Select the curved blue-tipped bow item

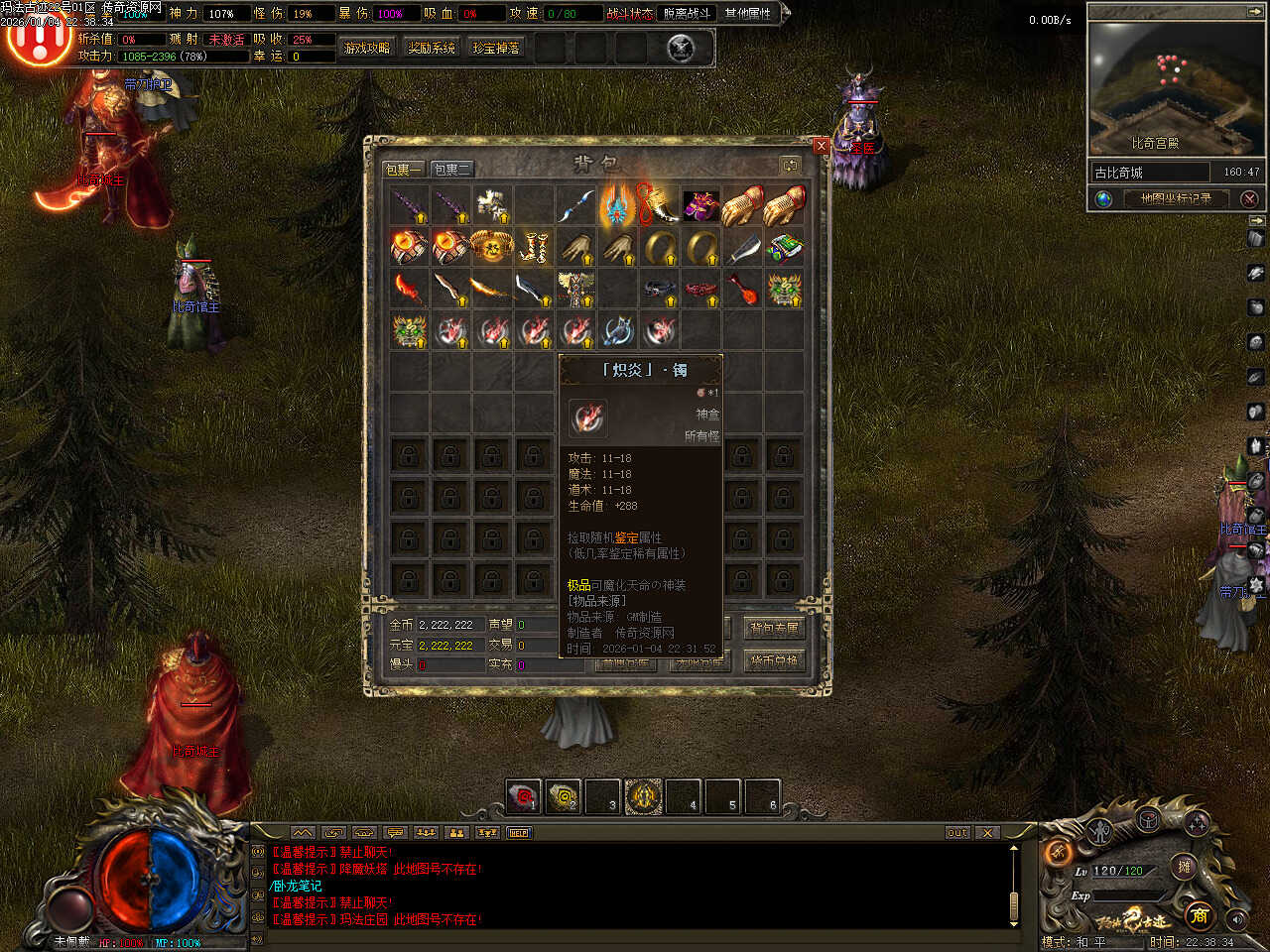[575, 205]
